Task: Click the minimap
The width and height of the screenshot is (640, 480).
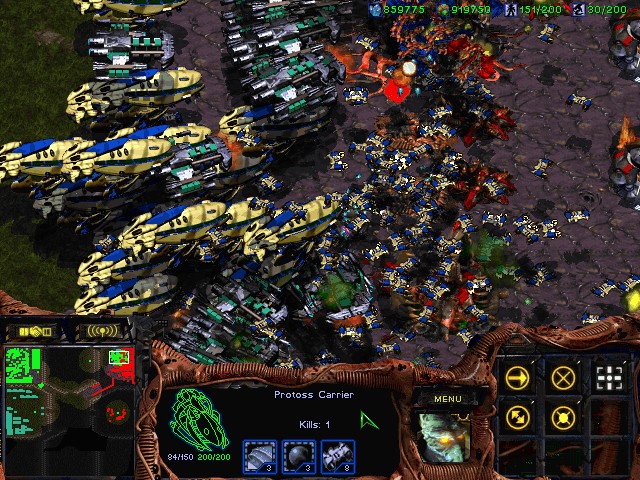Action: [x=68, y=395]
